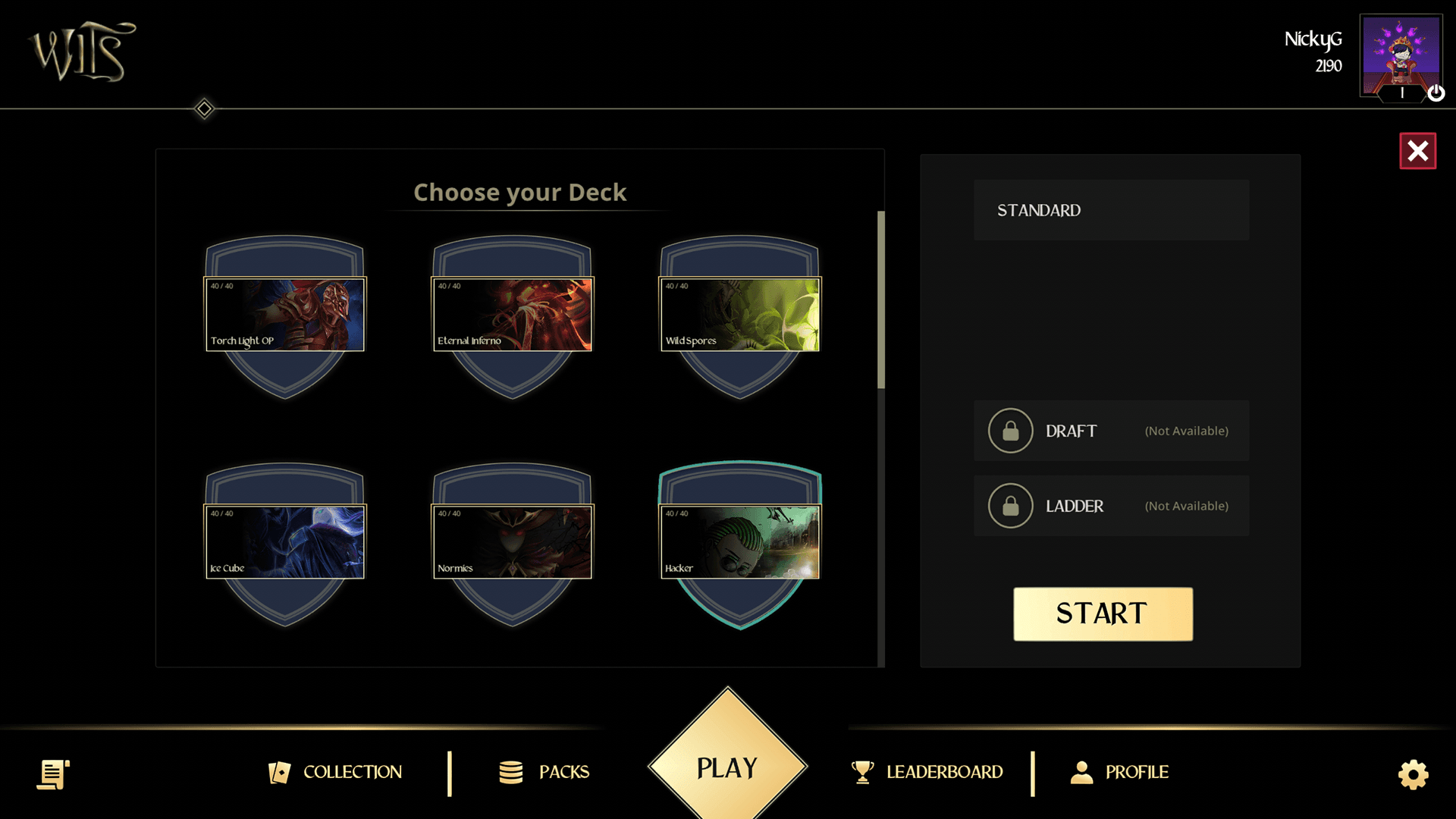
Task: Choose the Eternal Inferno deck
Action: 513,314
